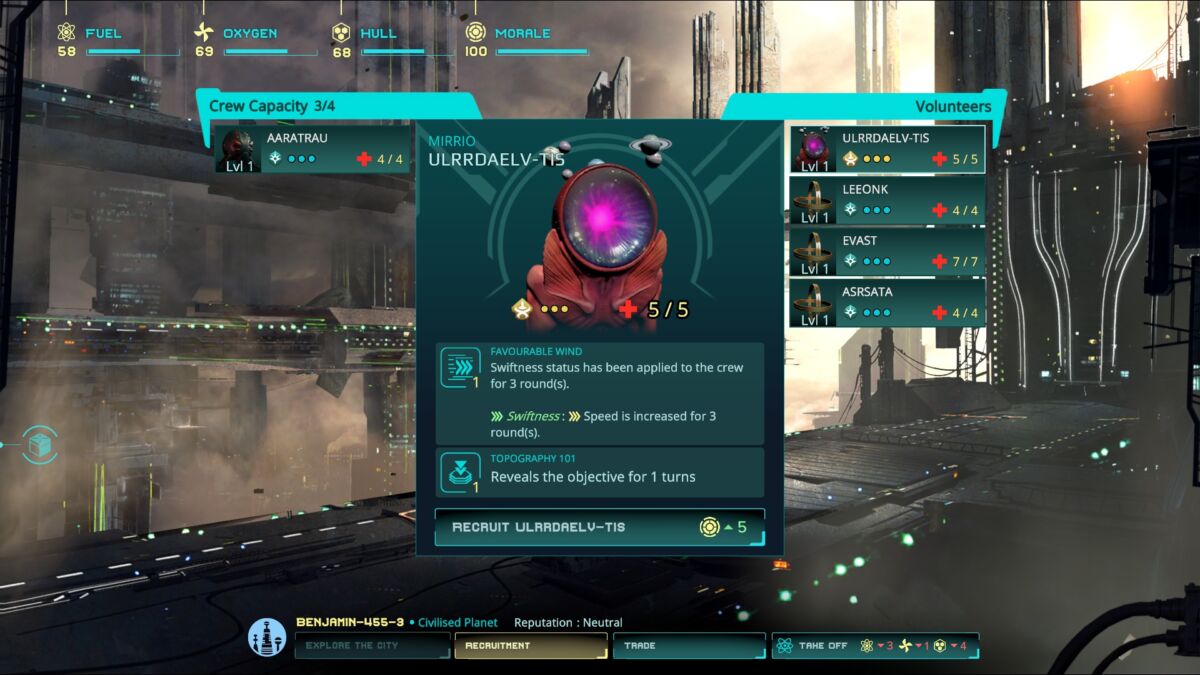Recruit Ulrrdaelv-Tis to the crew

pos(599,527)
